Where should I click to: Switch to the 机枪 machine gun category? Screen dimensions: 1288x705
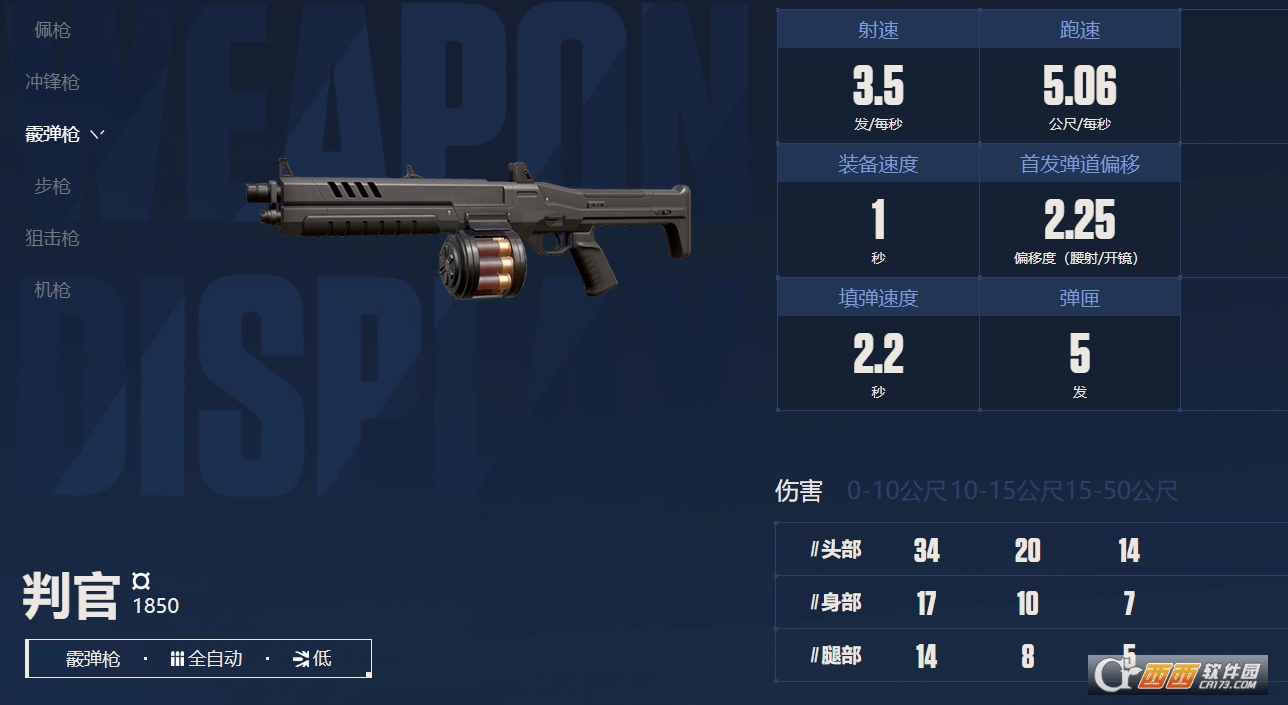click(52, 290)
